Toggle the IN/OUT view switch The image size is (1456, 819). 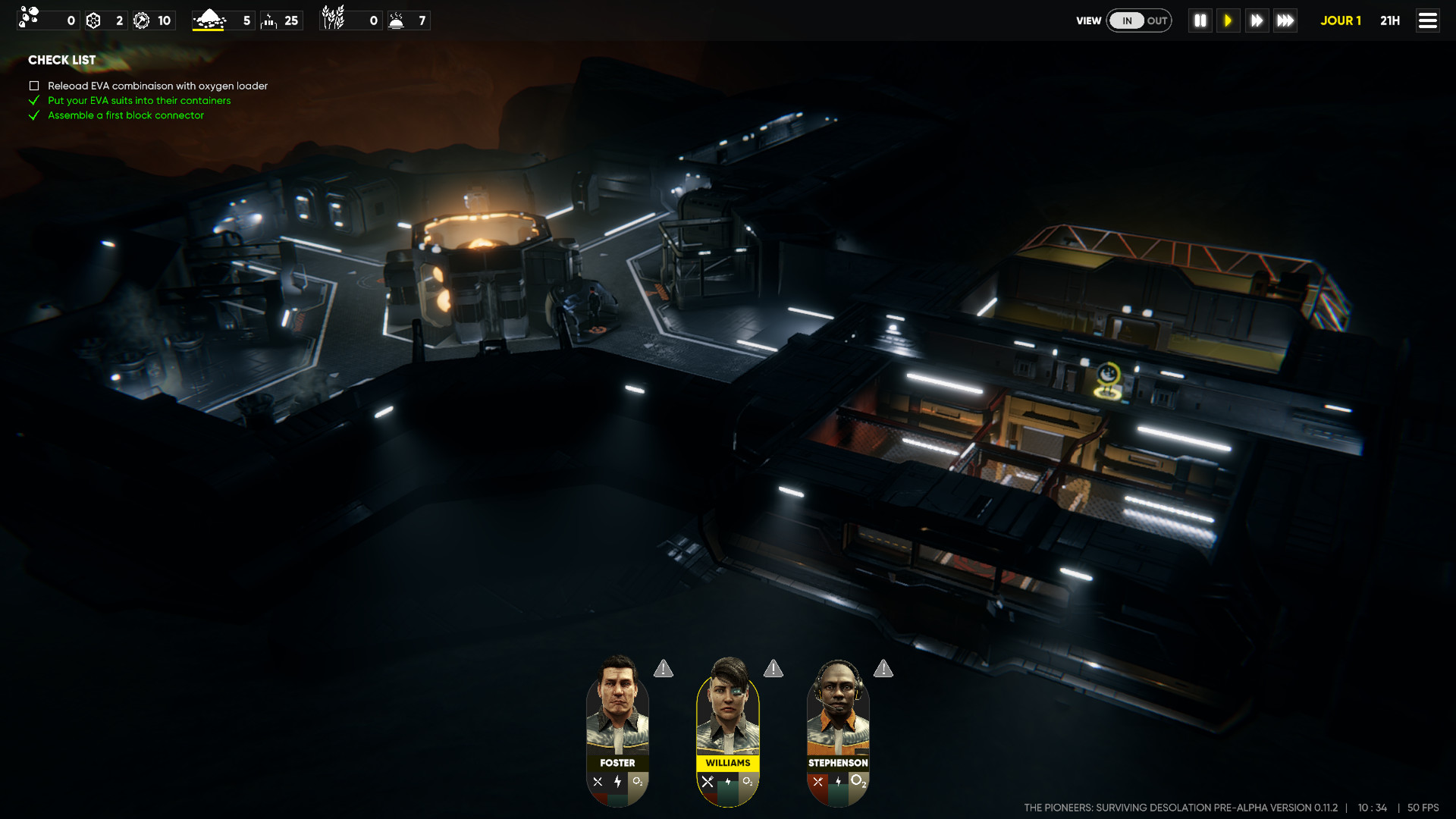tap(1139, 20)
